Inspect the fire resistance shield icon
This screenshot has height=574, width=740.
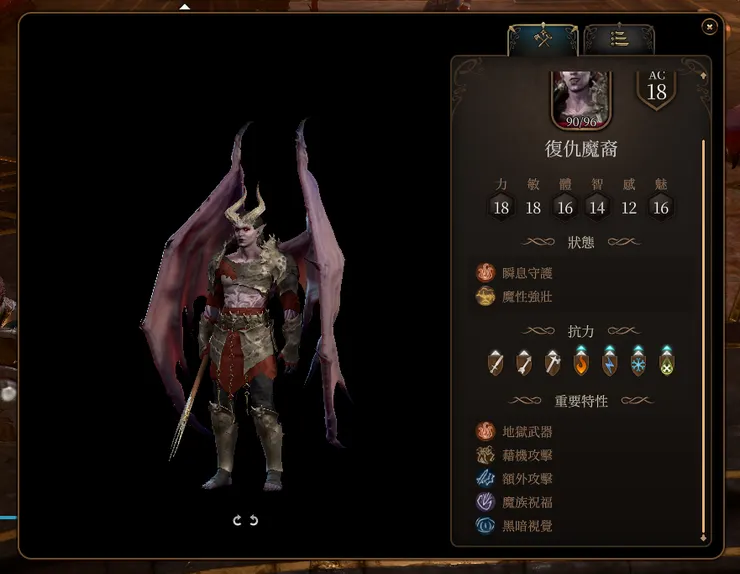point(580,363)
